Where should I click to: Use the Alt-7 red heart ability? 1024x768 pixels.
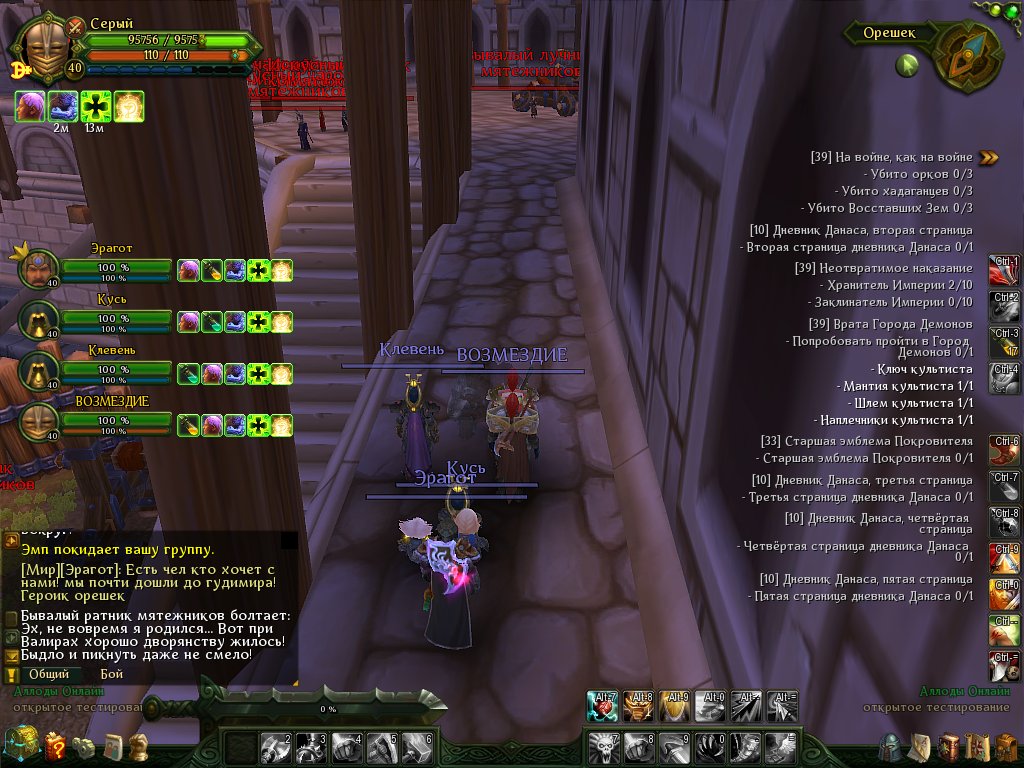604,706
